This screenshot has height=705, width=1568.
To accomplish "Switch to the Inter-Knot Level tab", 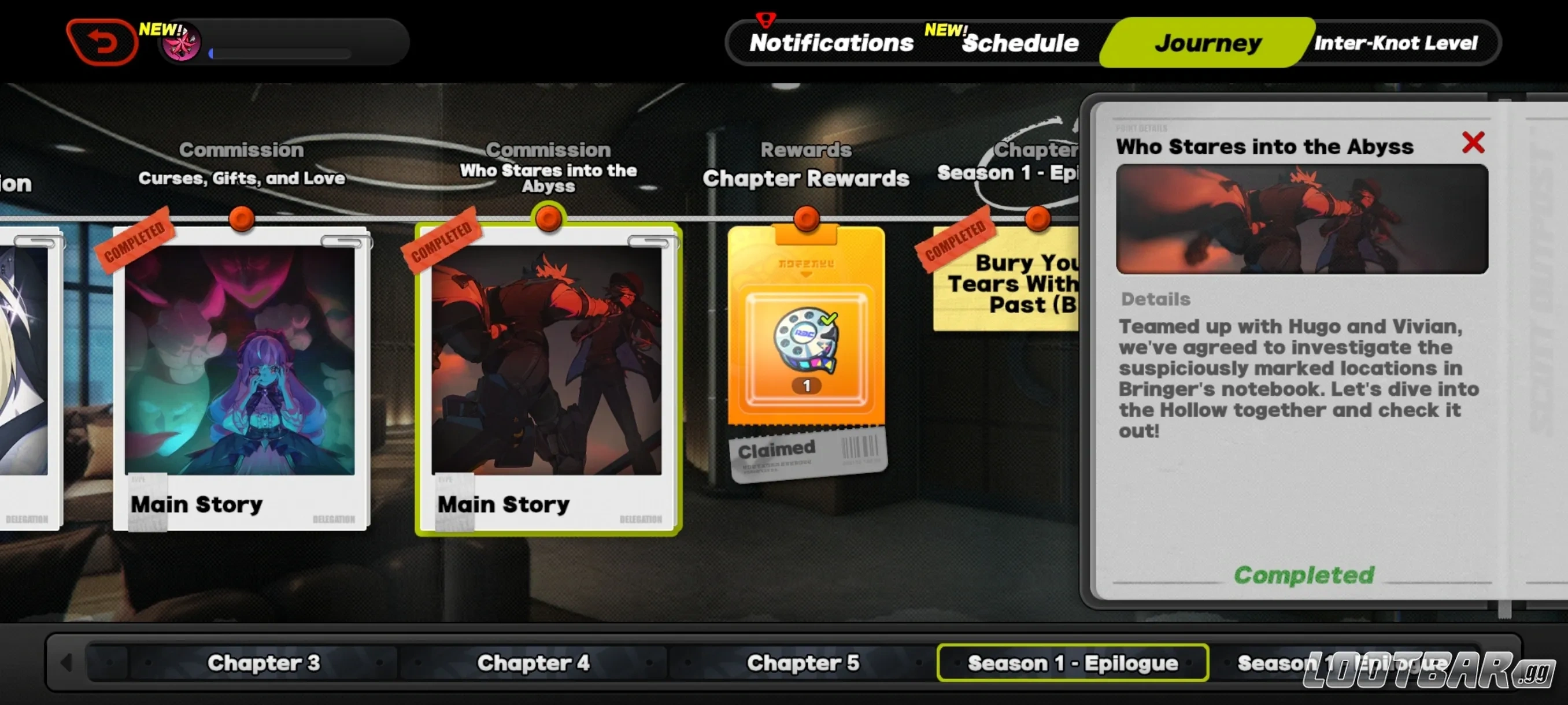I will coord(1396,43).
